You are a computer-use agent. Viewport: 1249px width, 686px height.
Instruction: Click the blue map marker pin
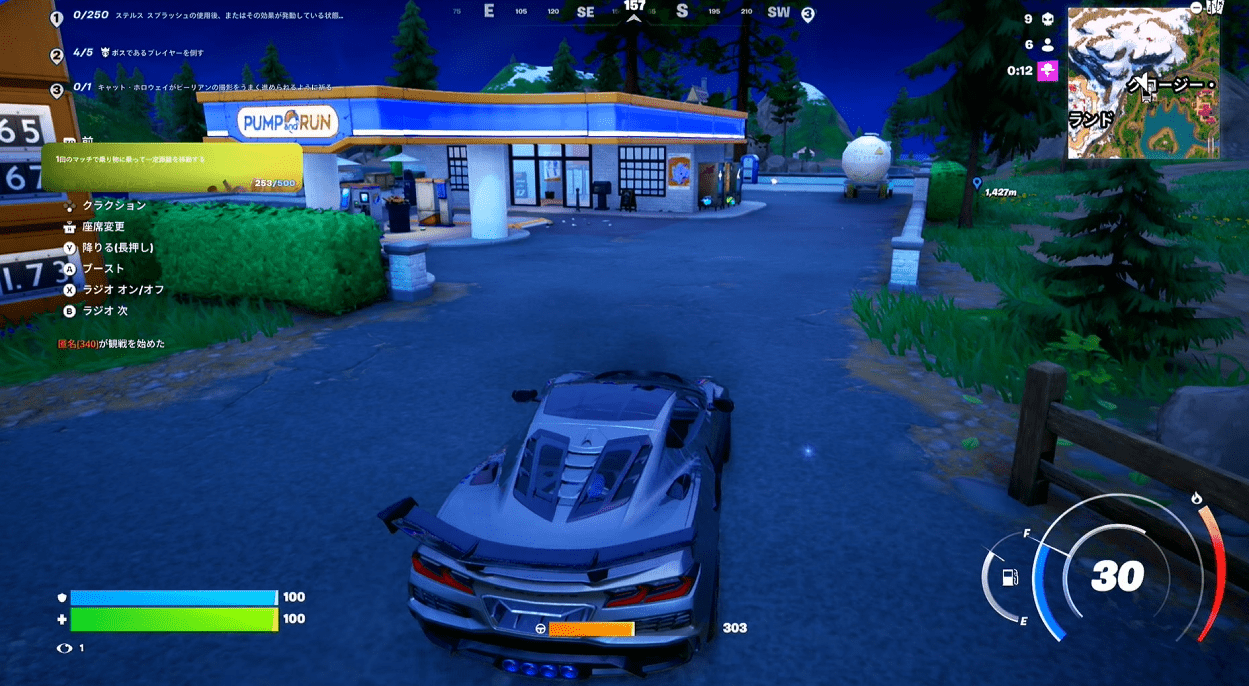(x=976, y=183)
